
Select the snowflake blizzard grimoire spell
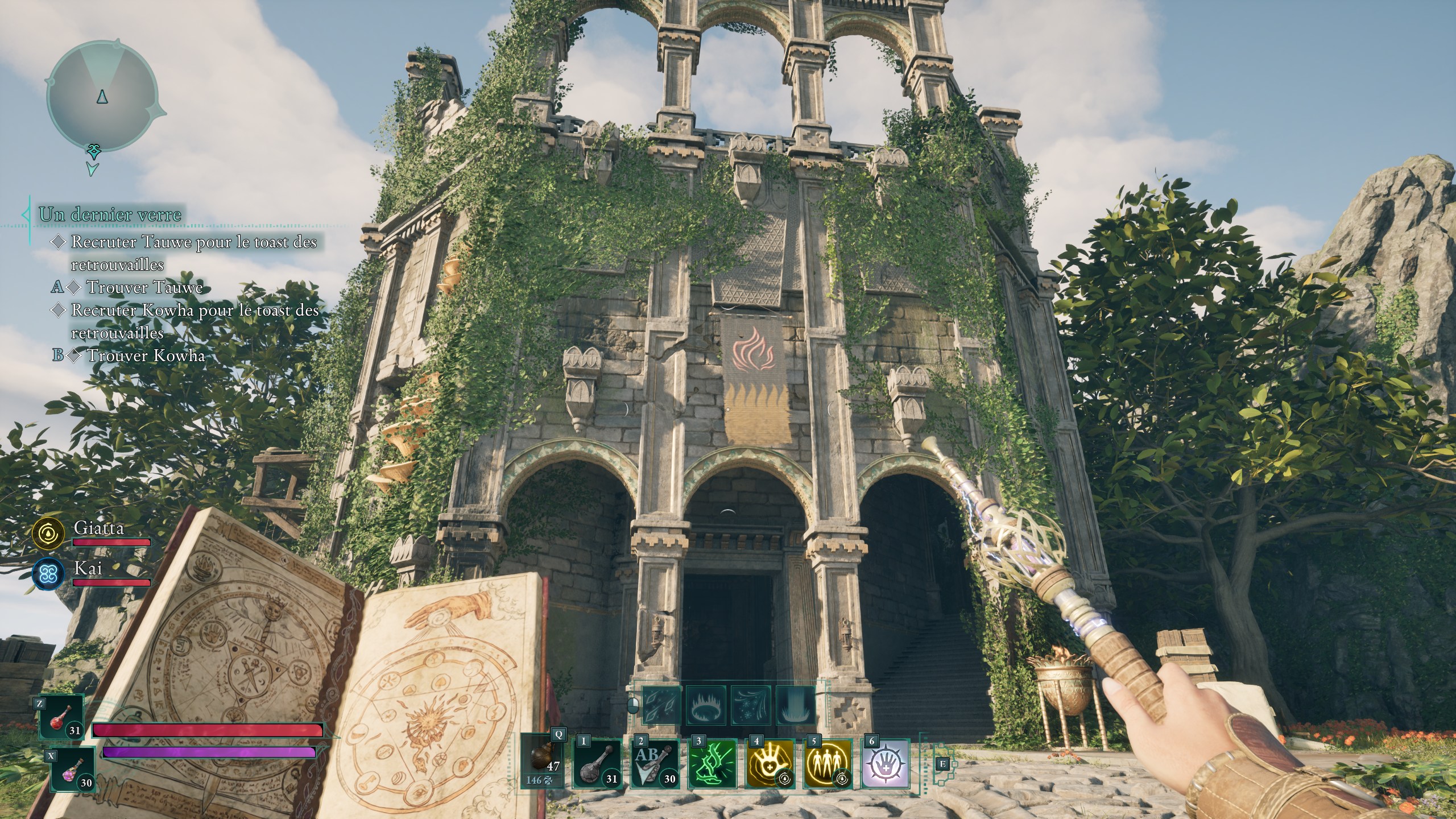[x=751, y=705]
